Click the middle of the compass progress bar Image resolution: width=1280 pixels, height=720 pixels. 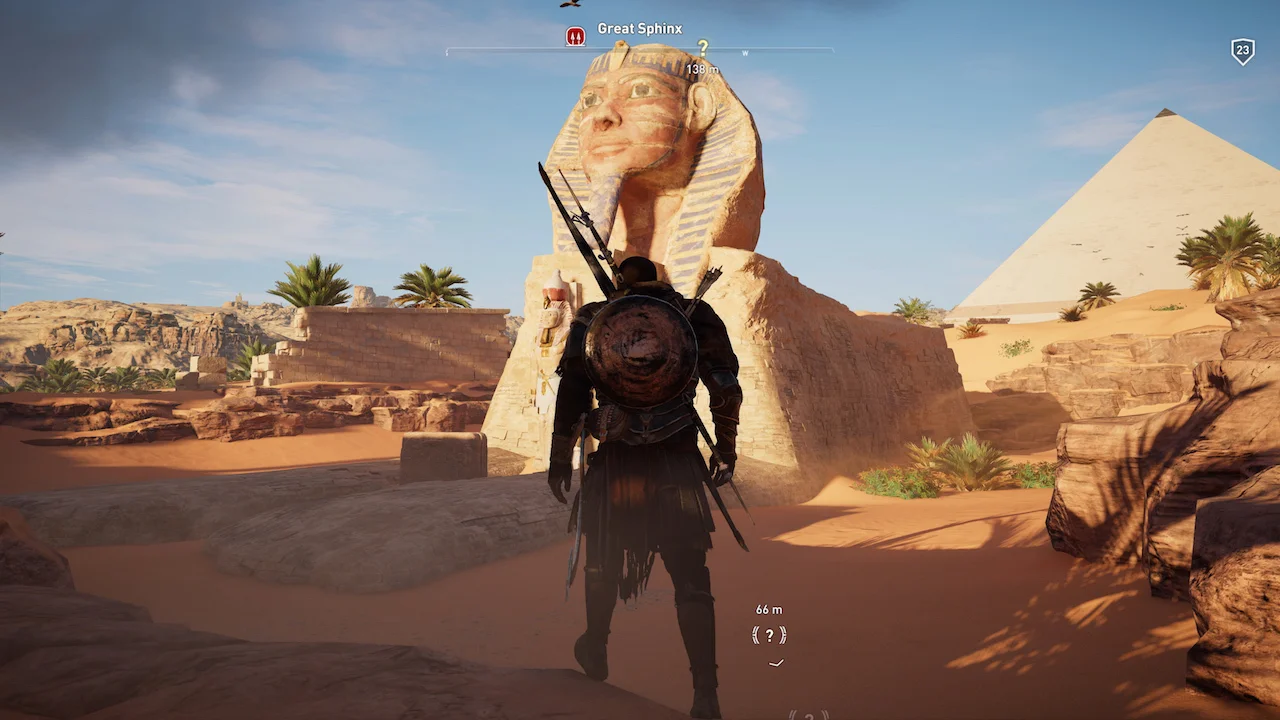click(640, 50)
